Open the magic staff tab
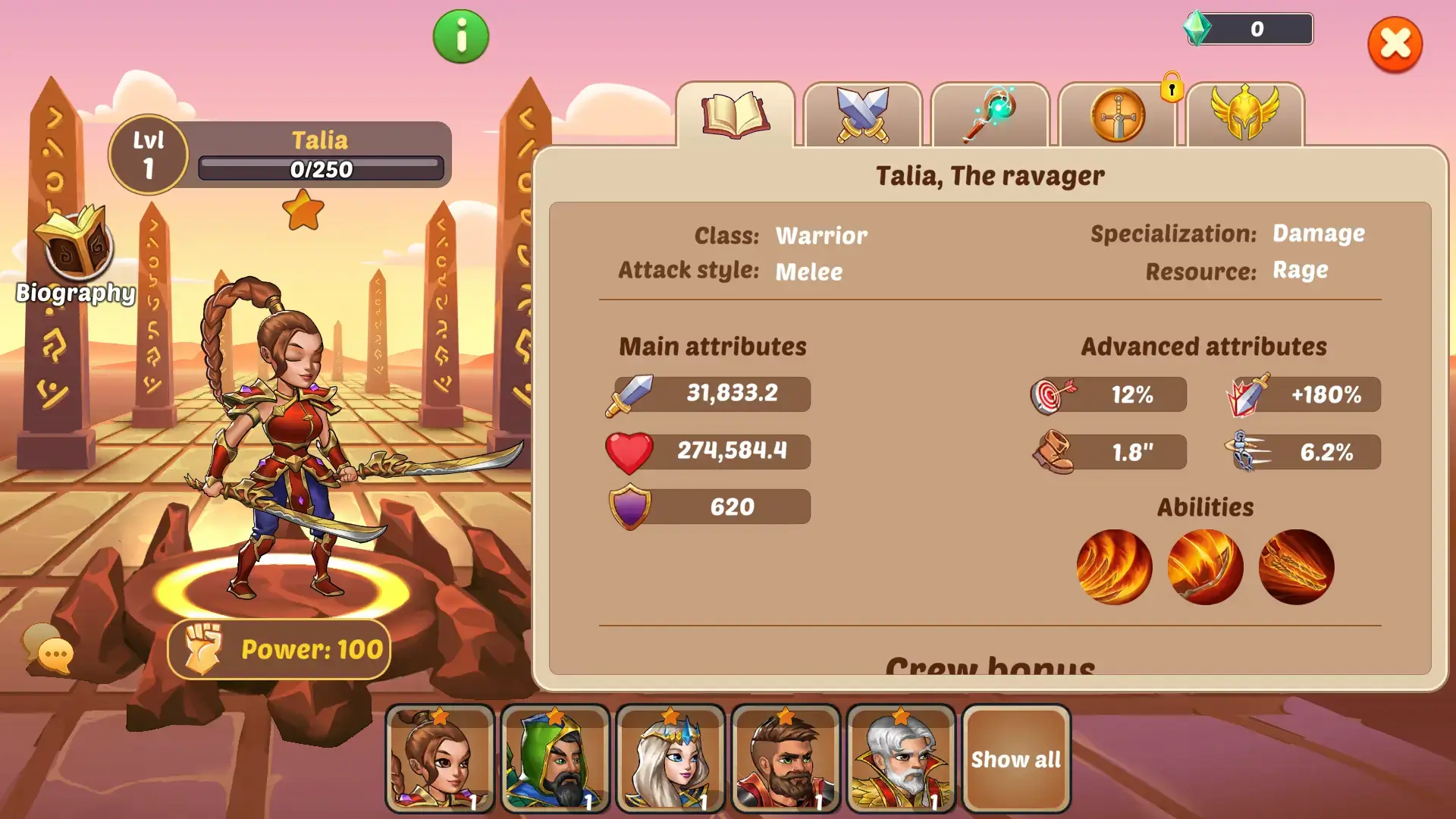This screenshot has height=819, width=1456. click(990, 115)
